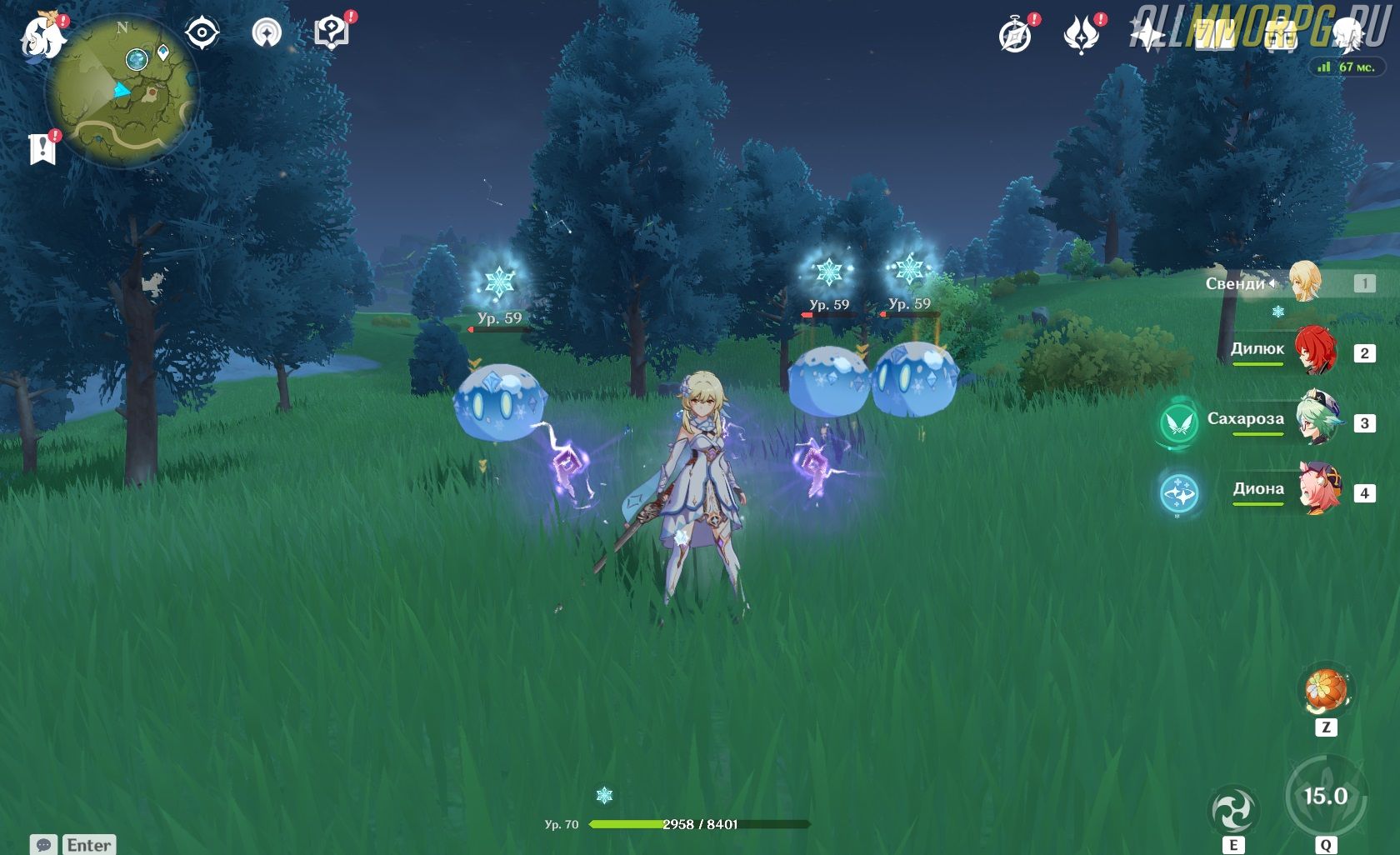
Task: Switch to party member Сахароза
Action: coord(1317,421)
